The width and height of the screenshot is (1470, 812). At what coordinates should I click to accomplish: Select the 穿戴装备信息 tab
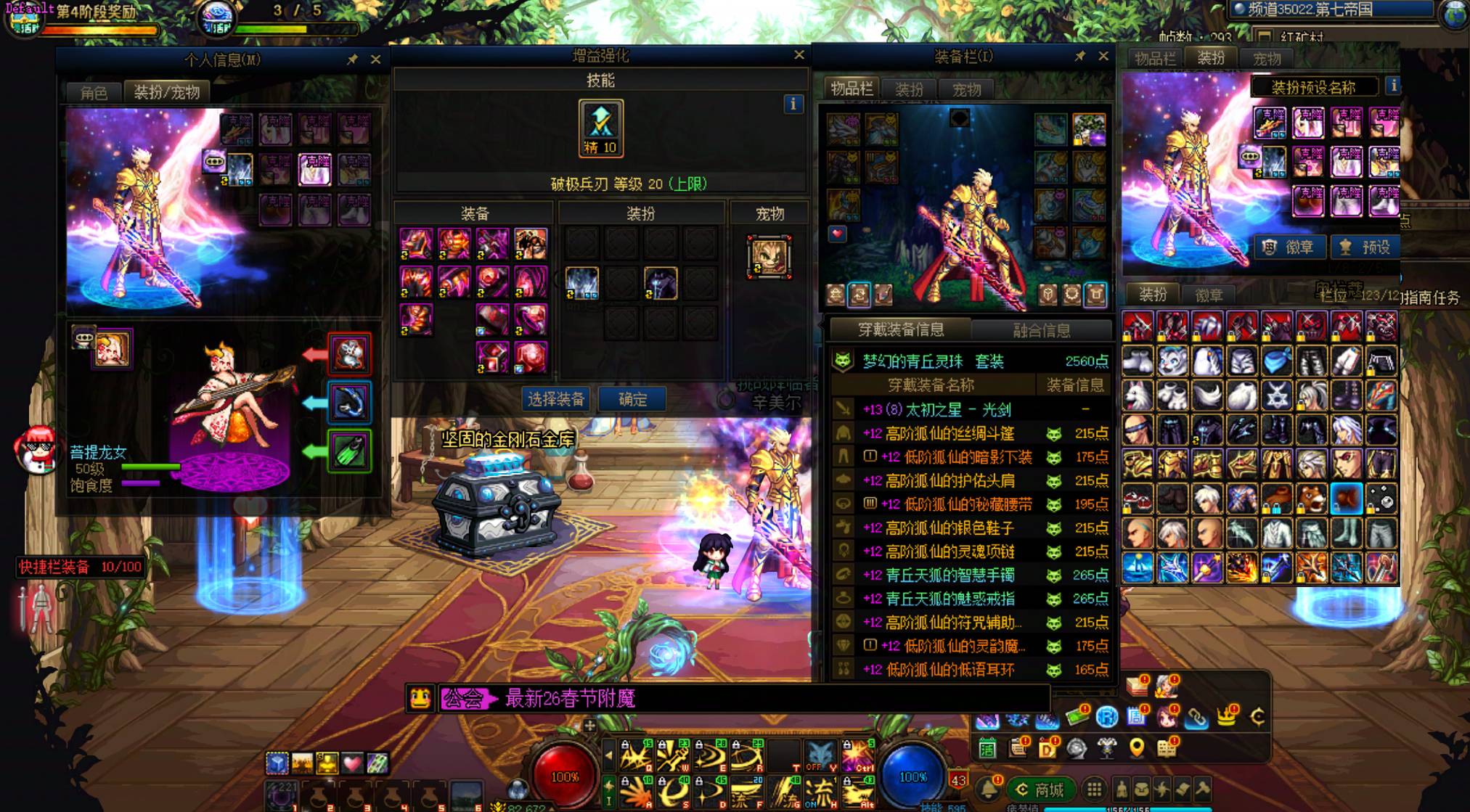[901, 330]
